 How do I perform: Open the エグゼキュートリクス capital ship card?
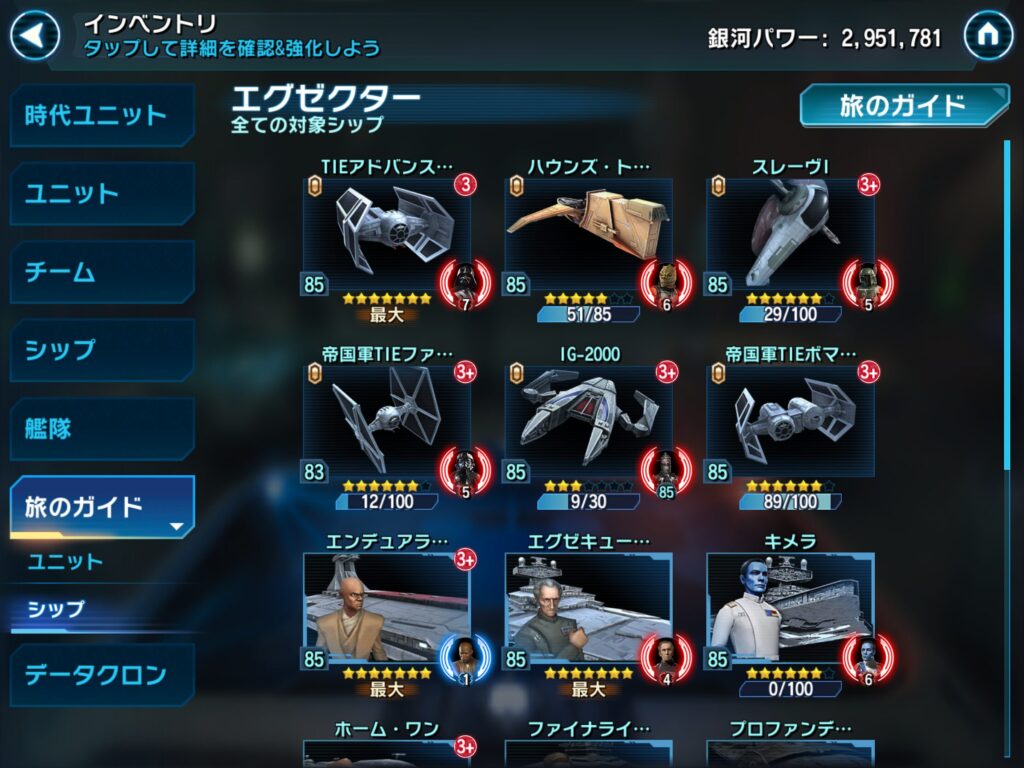[588, 609]
